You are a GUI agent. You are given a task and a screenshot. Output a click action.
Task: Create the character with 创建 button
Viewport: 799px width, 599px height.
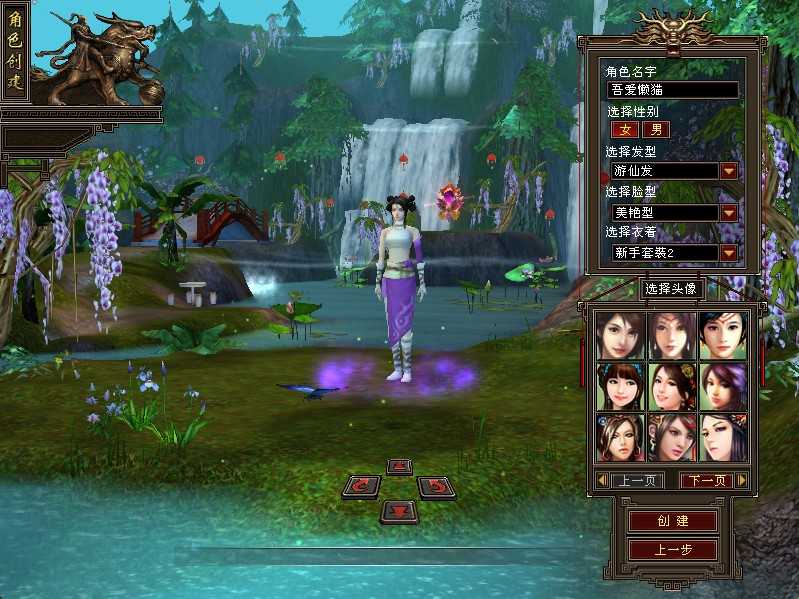coord(672,521)
